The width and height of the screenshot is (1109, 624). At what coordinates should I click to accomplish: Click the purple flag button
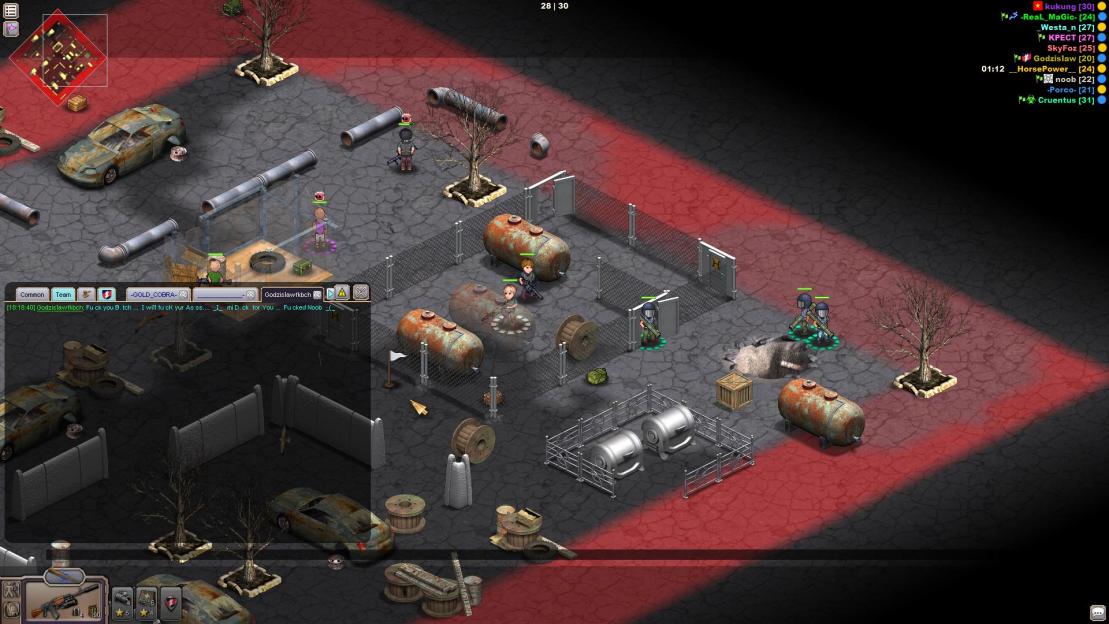point(11,29)
